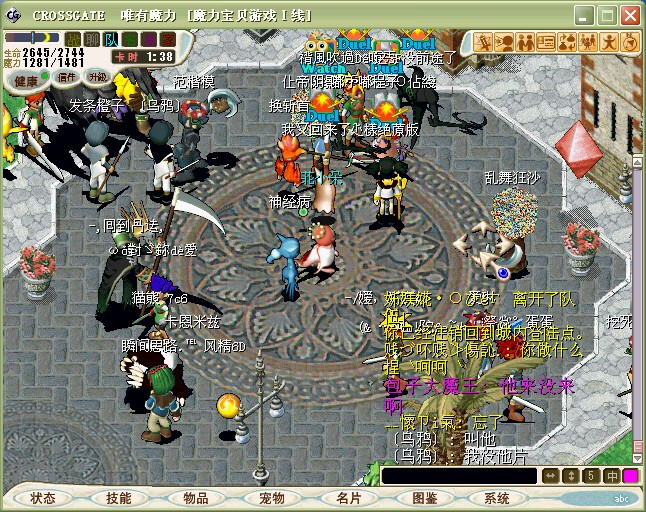Screen dimensions: 646x512
Task: Open the 状态 status menu
Action: pos(43,498)
